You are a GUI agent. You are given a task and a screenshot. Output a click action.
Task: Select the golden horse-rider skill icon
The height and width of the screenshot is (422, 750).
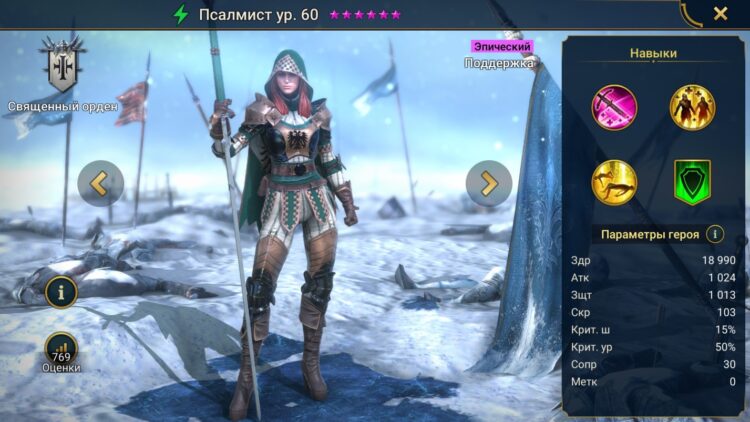tap(614, 182)
